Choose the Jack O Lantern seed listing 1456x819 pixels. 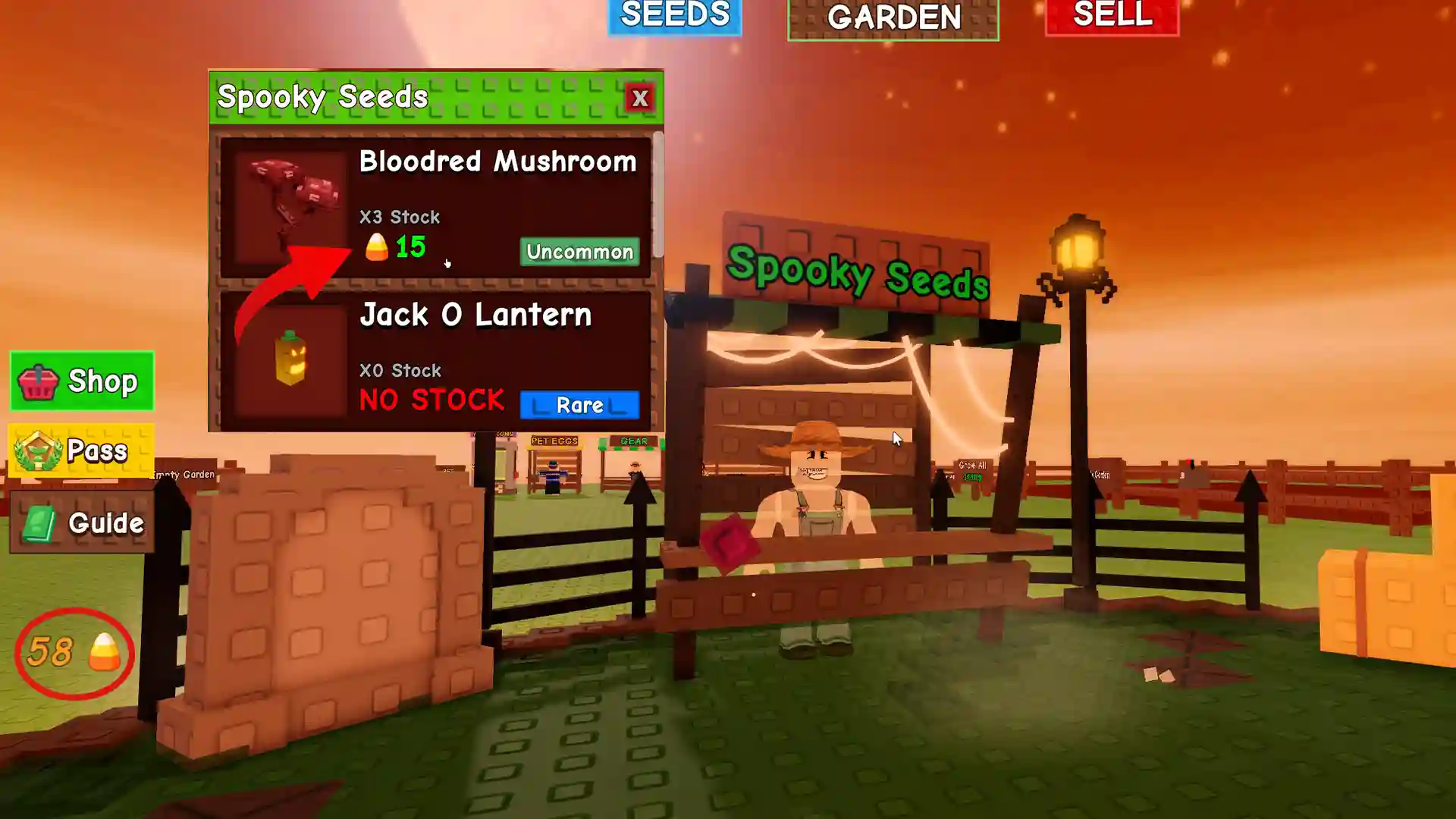tap(475, 315)
